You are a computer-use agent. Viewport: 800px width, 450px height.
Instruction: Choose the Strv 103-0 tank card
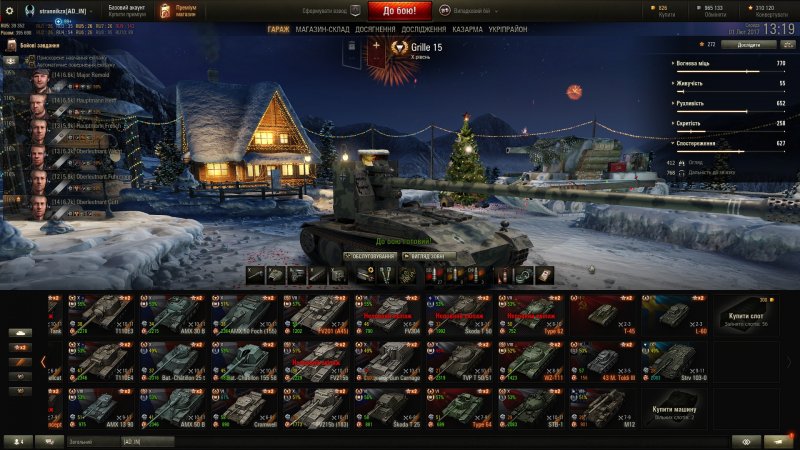676,360
